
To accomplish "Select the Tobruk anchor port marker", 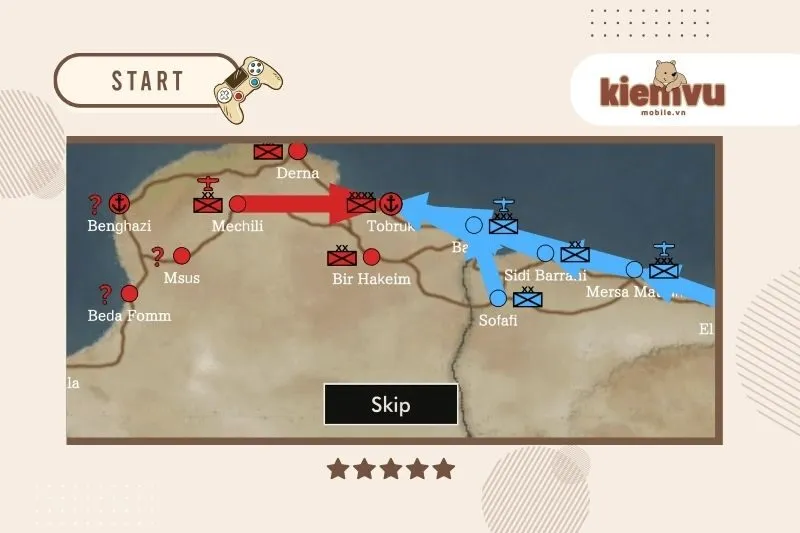I will (x=391, y=203).
